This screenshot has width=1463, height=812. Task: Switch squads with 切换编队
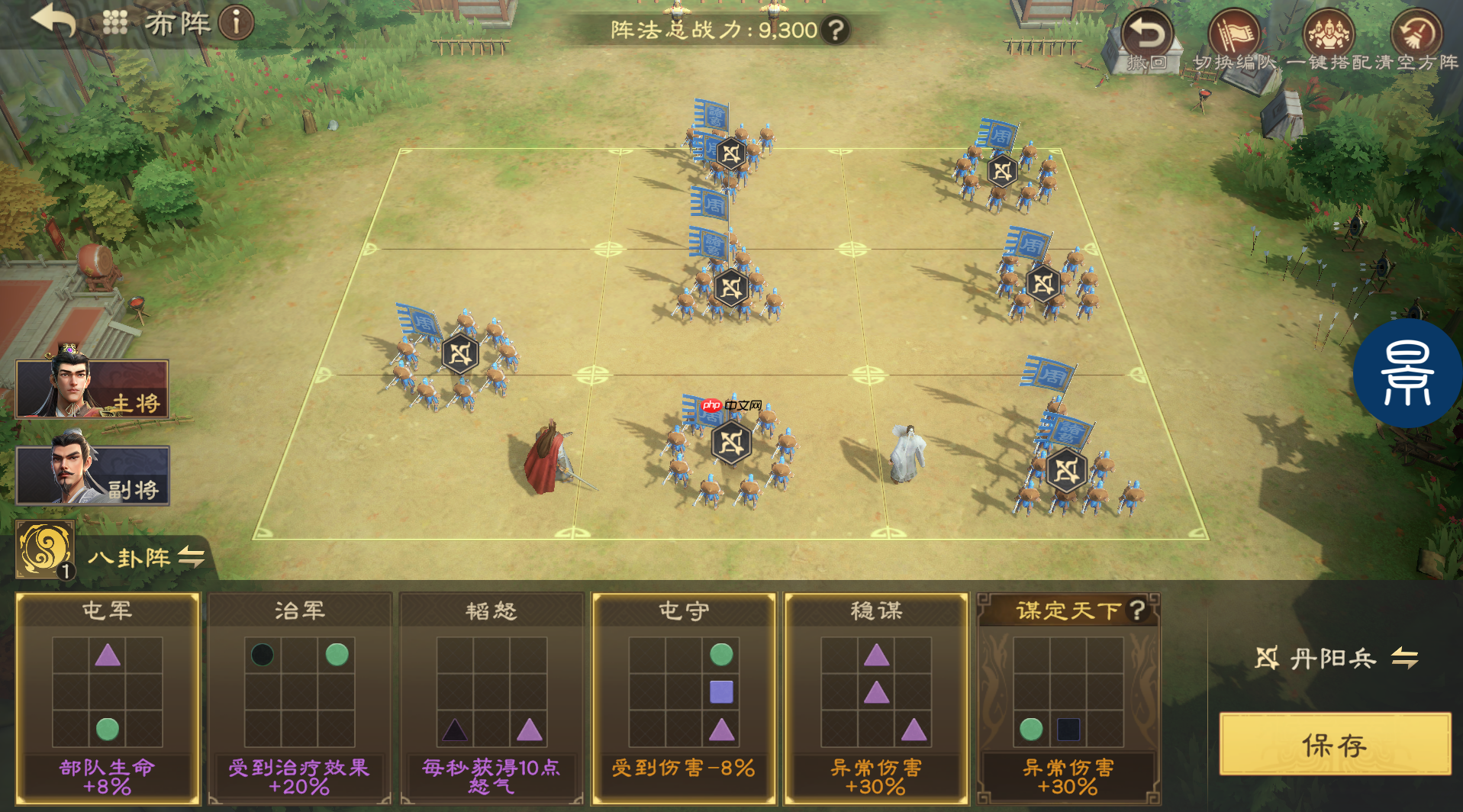(1235, 40)
